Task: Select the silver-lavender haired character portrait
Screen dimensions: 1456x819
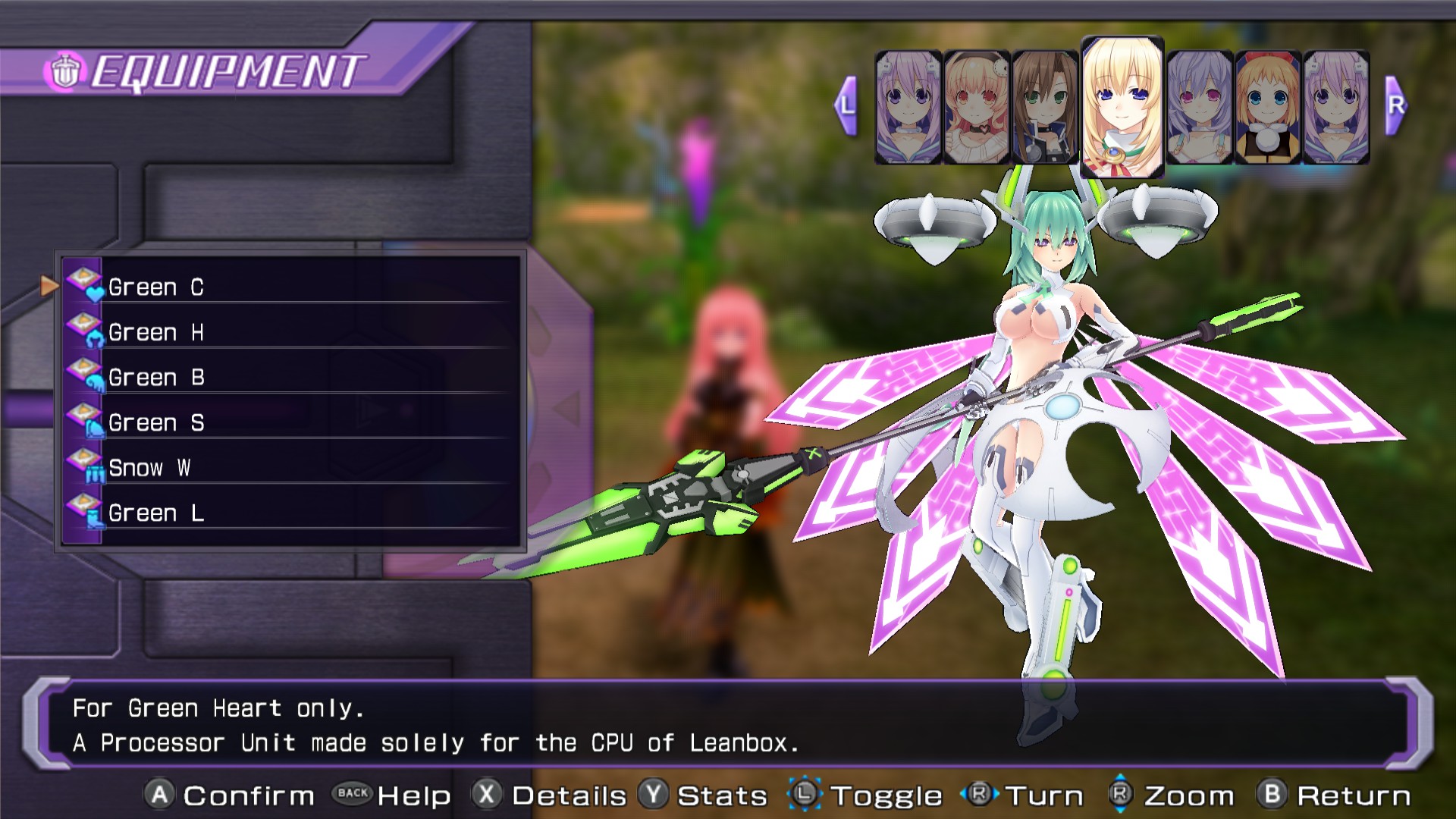Action: pyautogui.click(x=1199, y=107)
